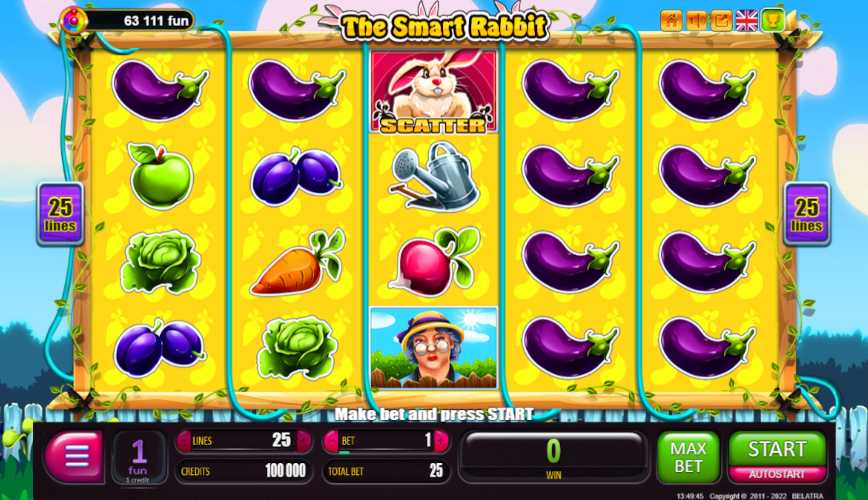Open the green trophy icon
868x500 pixels.
click(772, 20)
